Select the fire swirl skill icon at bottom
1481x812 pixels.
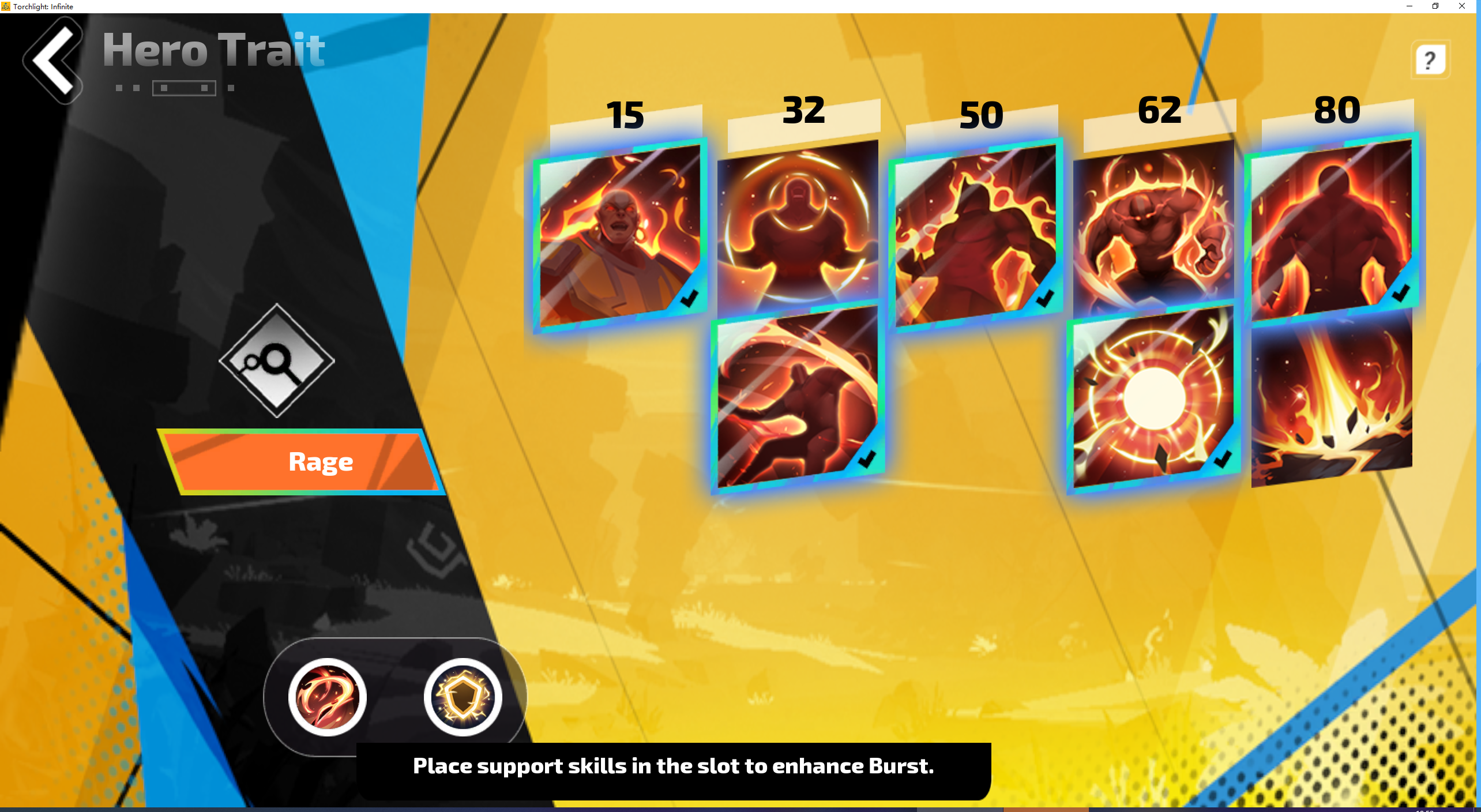[x=326, y=697]
